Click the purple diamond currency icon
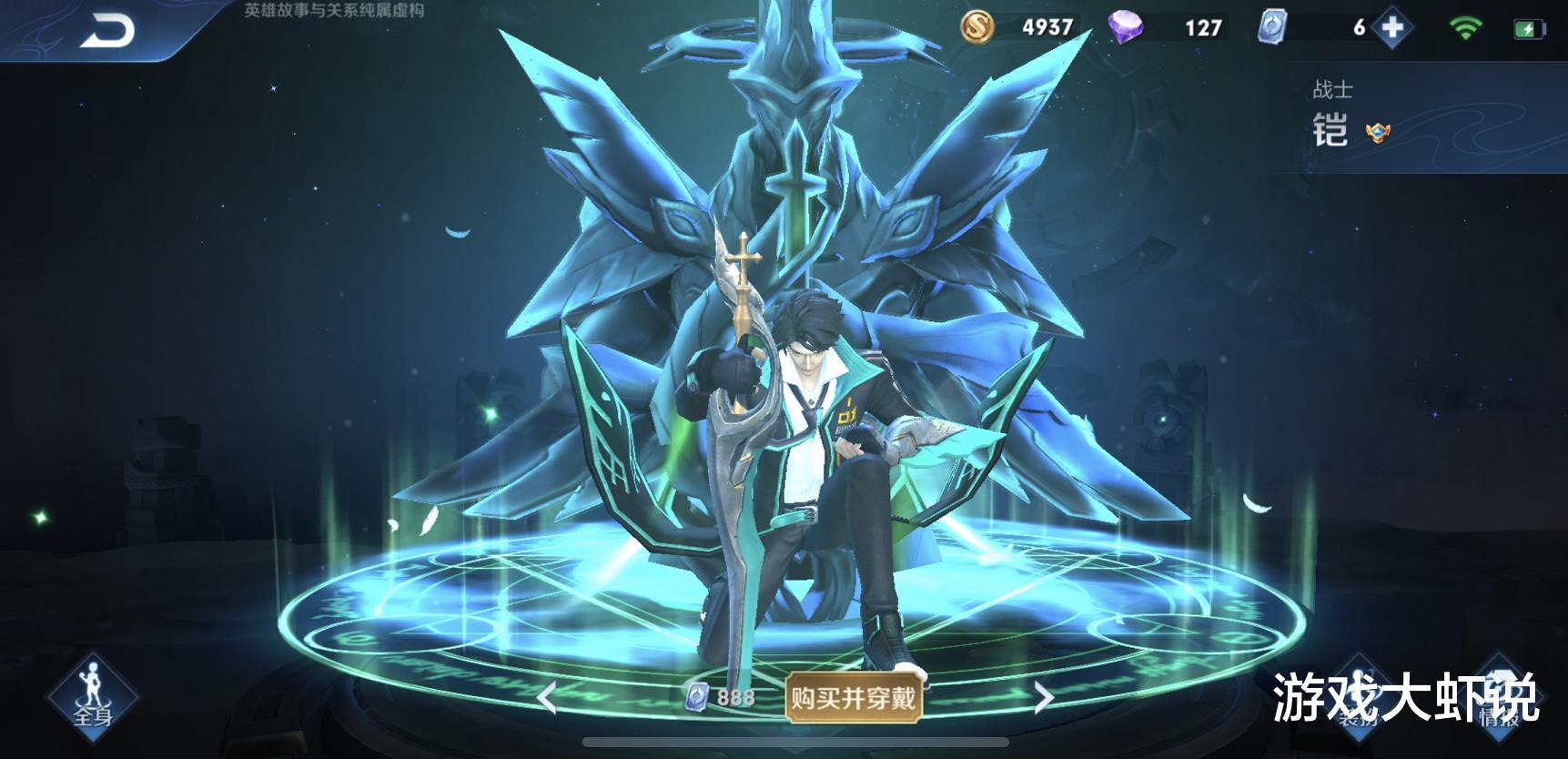 click(x=1128, y=27)
